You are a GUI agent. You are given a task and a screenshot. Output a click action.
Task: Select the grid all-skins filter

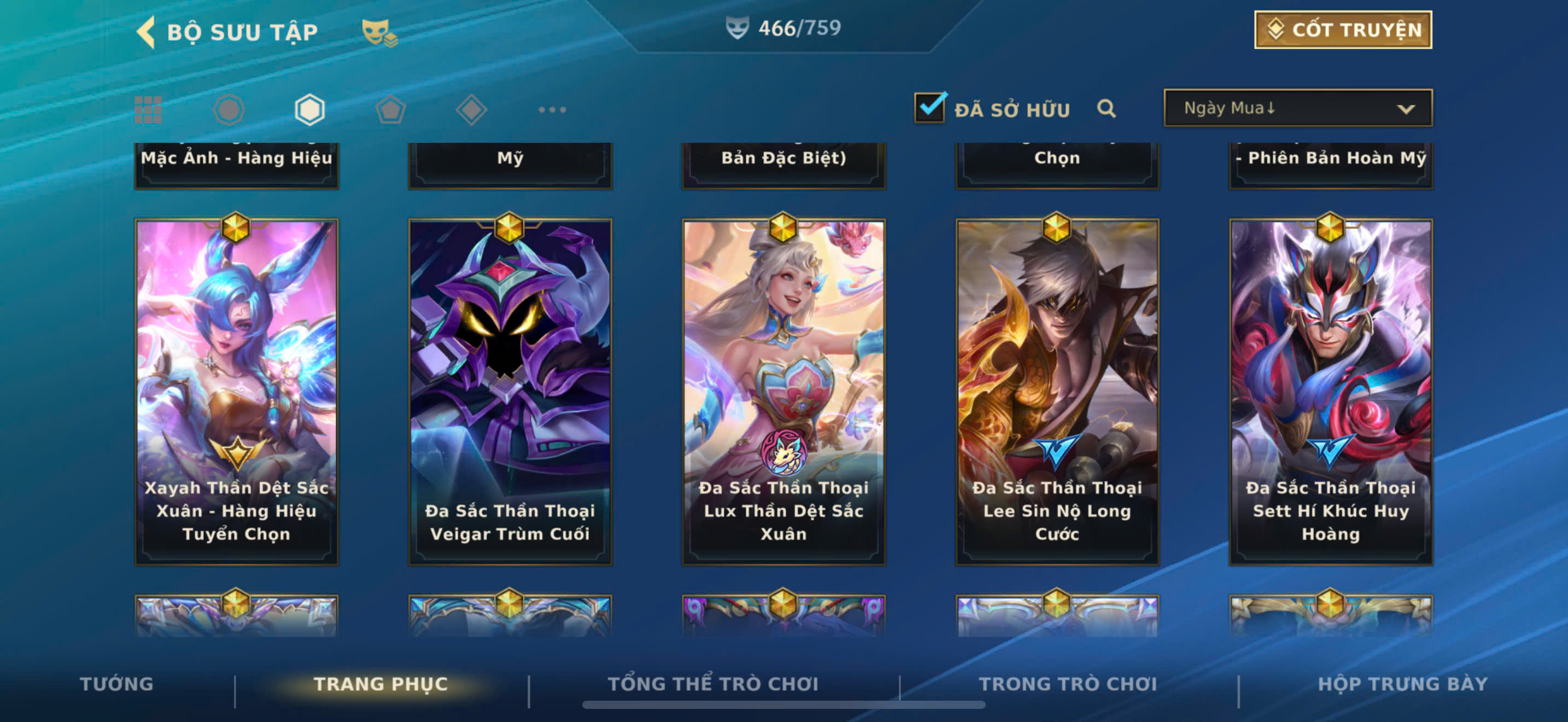(x=148, y=110)
